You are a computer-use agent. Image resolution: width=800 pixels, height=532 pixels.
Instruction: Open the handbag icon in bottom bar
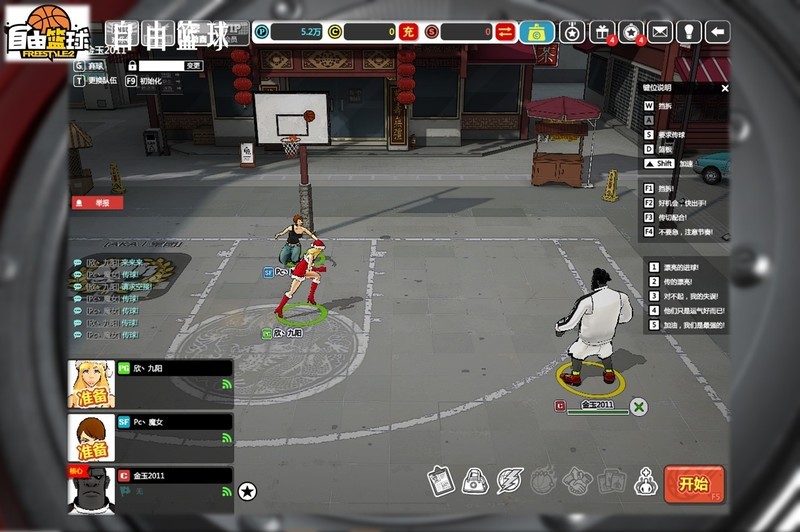coord(475,481)
